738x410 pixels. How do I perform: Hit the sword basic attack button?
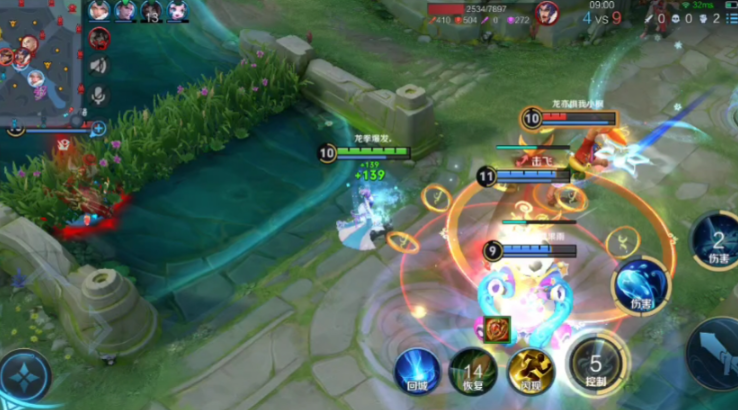pos(718,355)
